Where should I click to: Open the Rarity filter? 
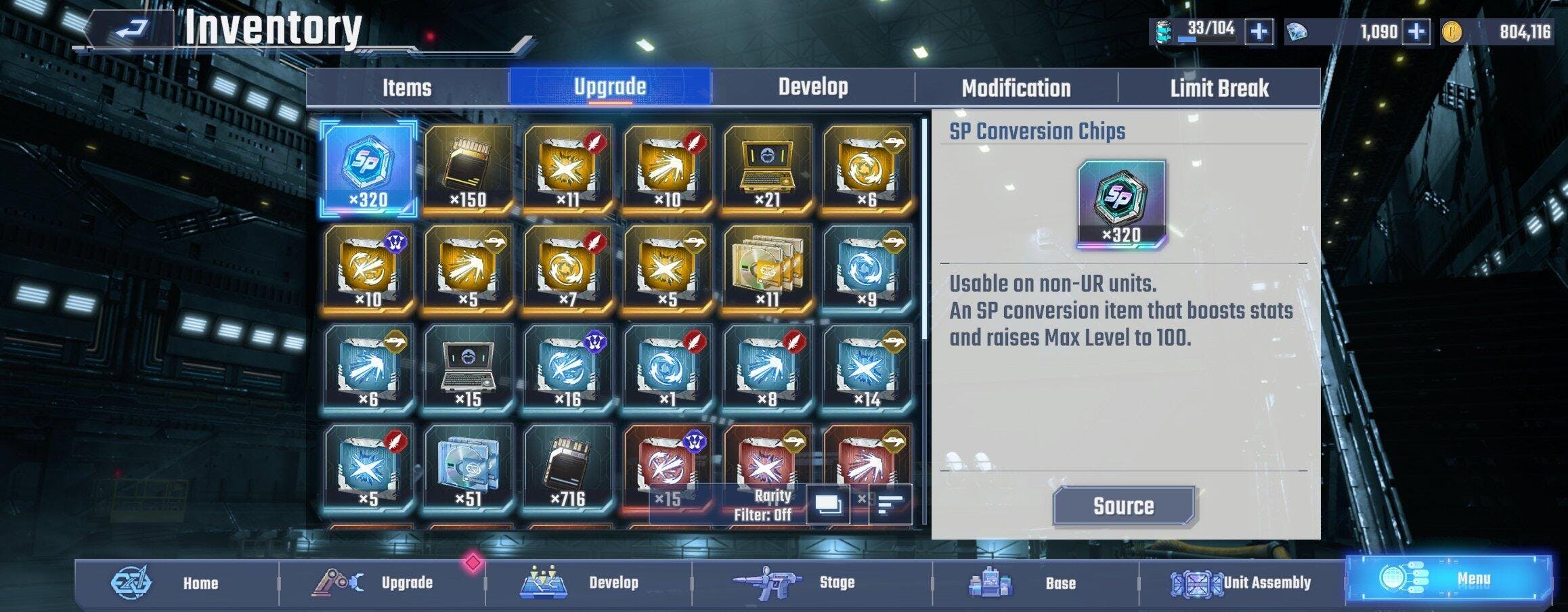(x=762, y=505)
